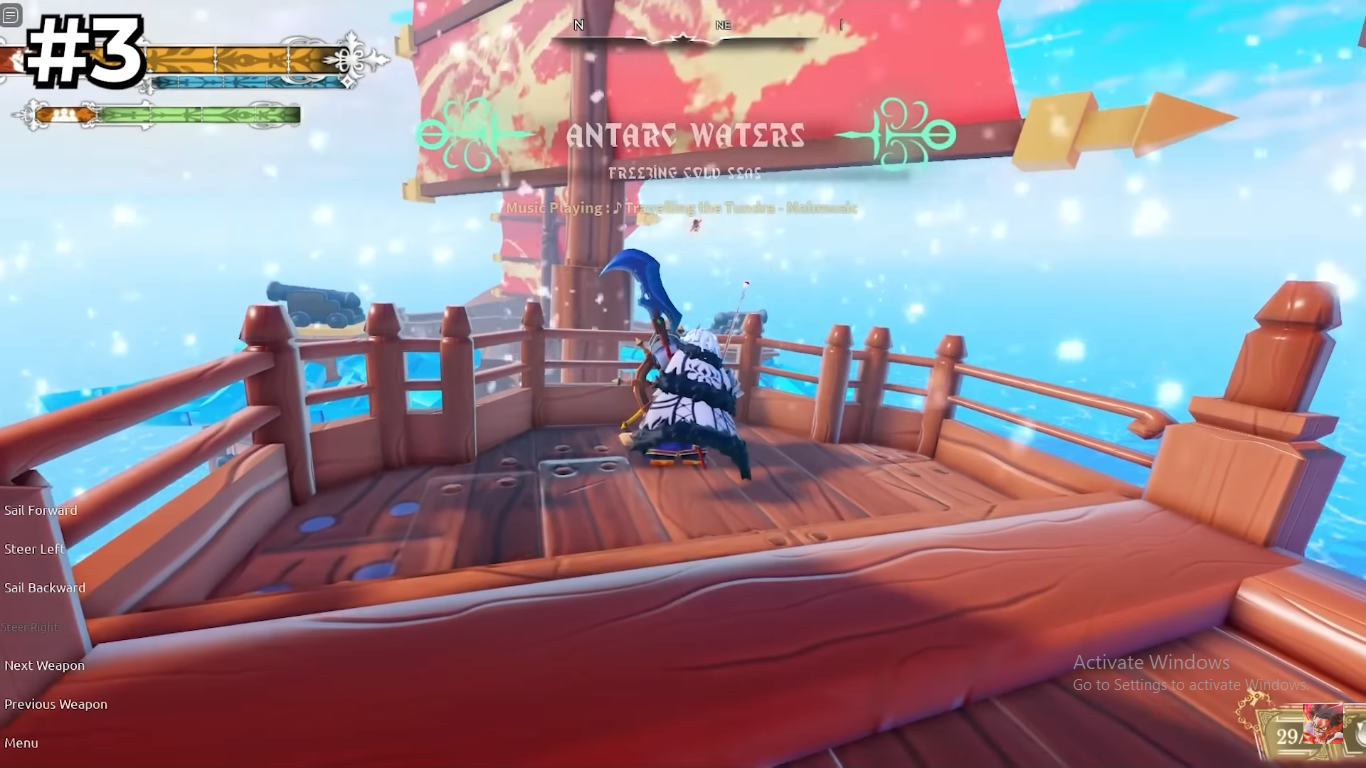Click the player count icon on the green bar
1366x768 pixels.
coord(63,114)
